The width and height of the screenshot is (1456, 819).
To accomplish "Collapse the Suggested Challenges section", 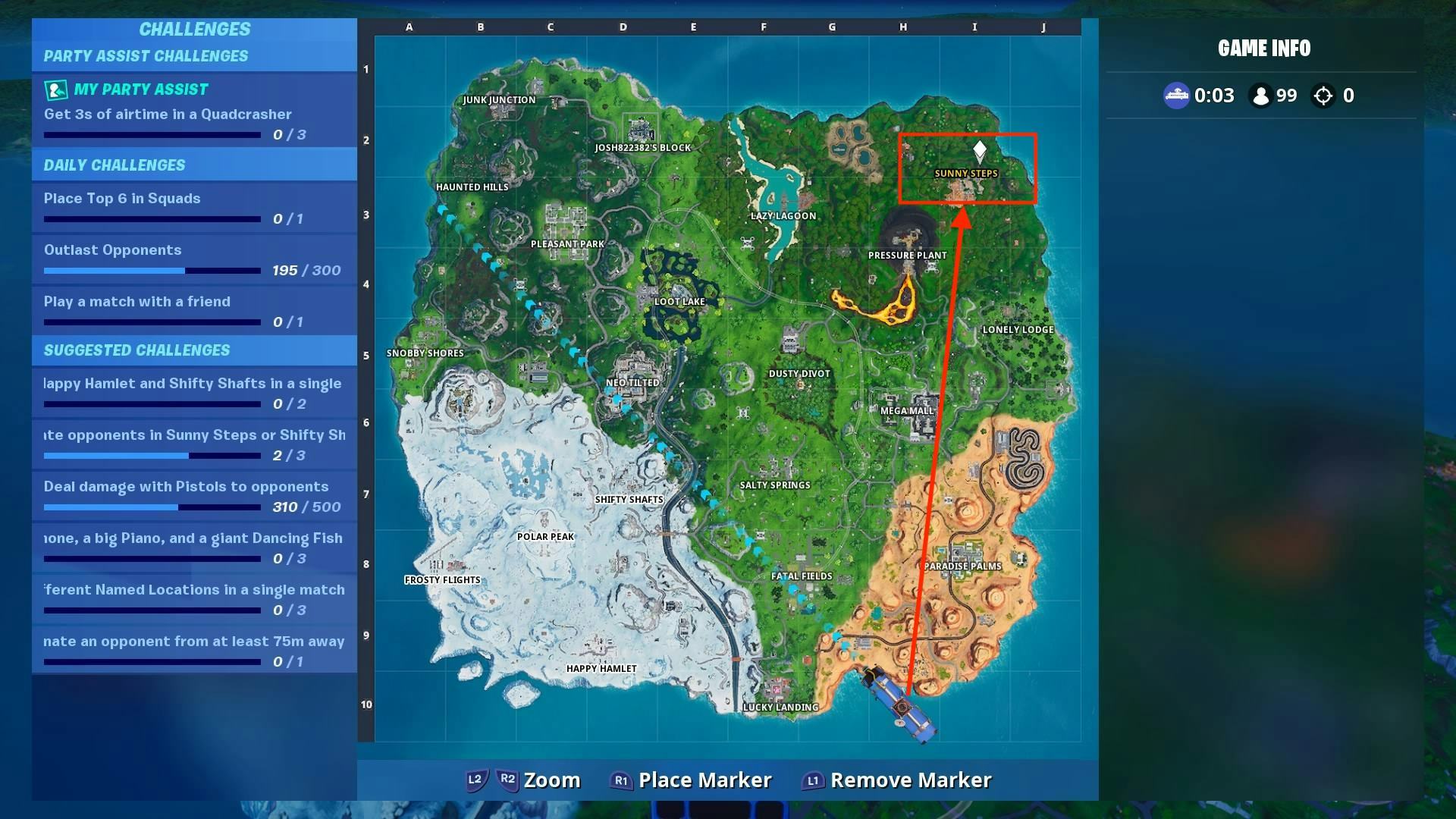I will tap(137, 350).
